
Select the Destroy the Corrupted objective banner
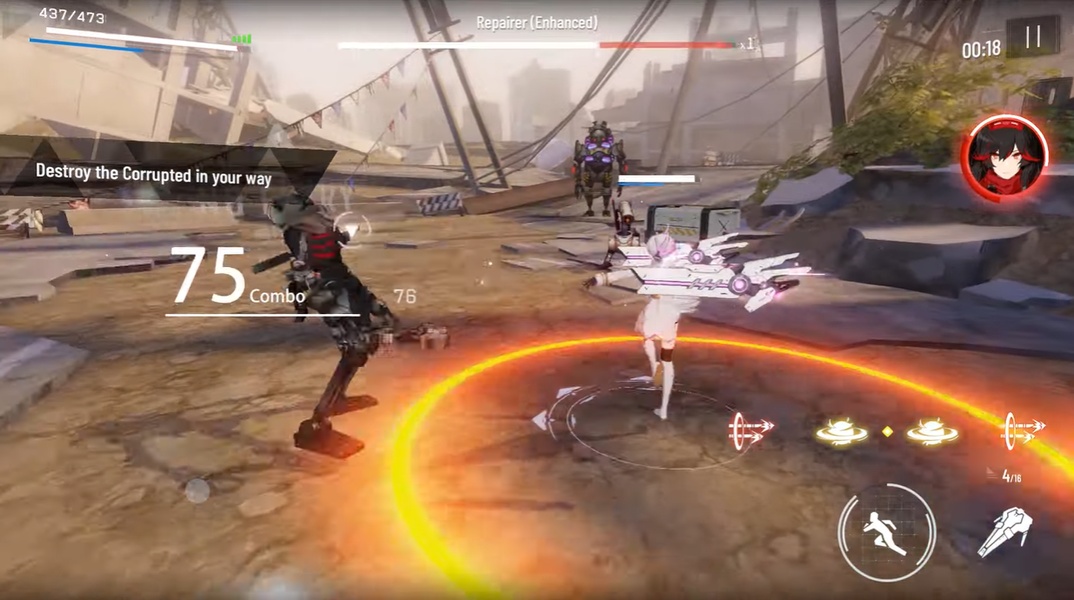coord(154,173)
